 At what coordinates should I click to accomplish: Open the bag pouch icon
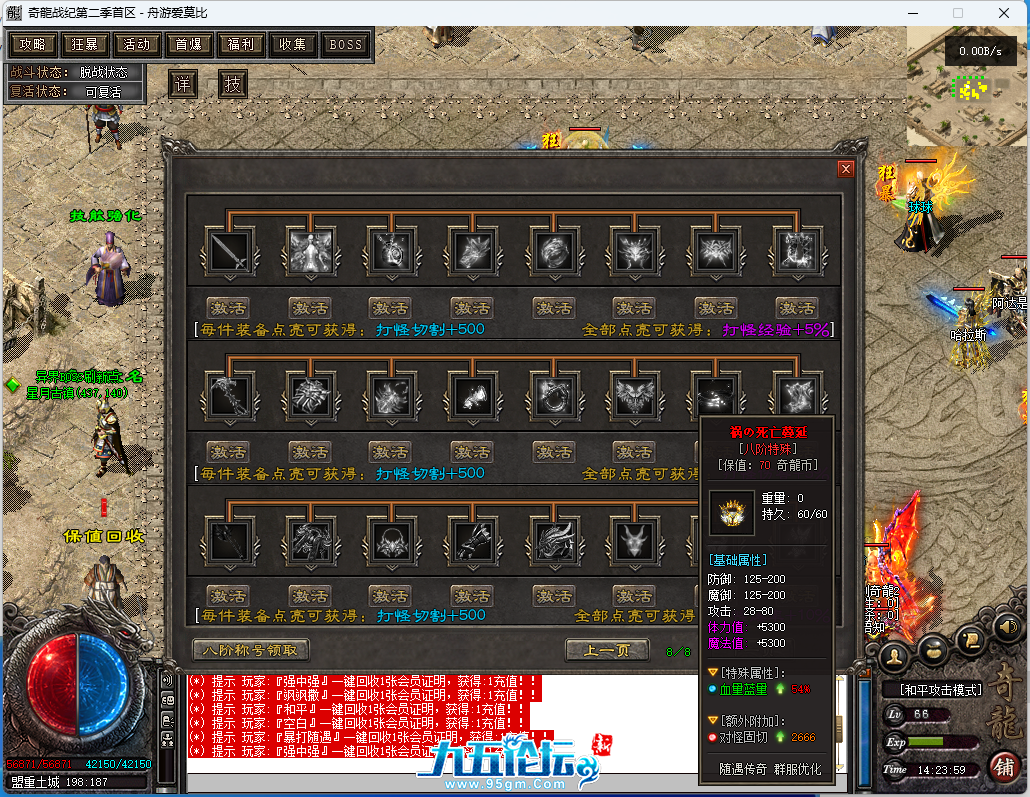coord(932,650)
